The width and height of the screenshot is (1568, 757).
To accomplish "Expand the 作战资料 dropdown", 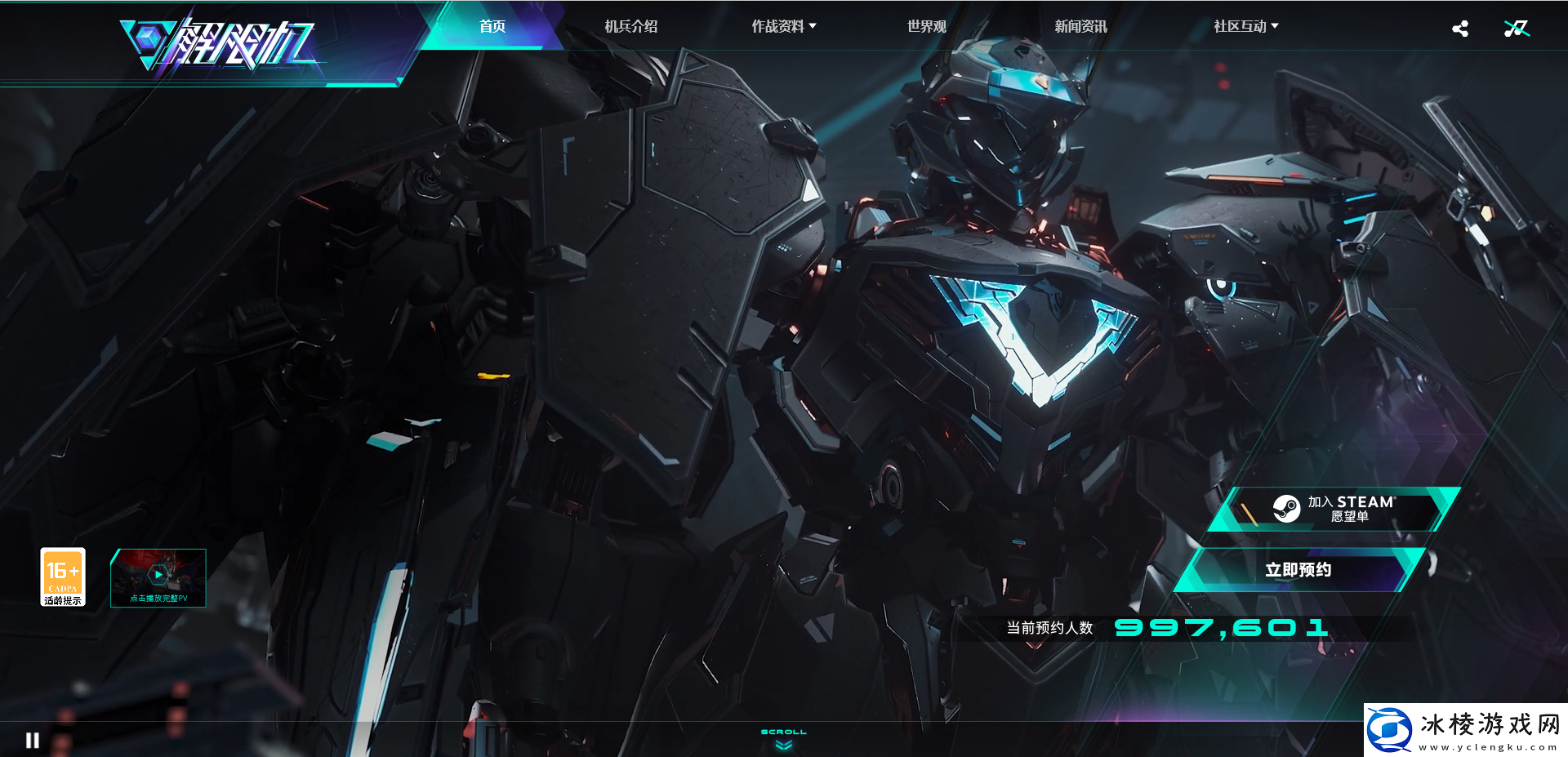I will coord(783,26).
